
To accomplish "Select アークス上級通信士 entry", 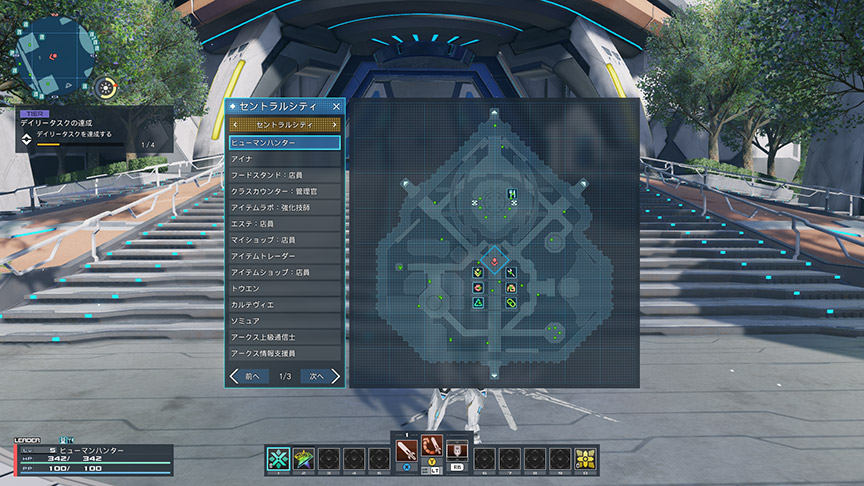I will tap(284, 337).
